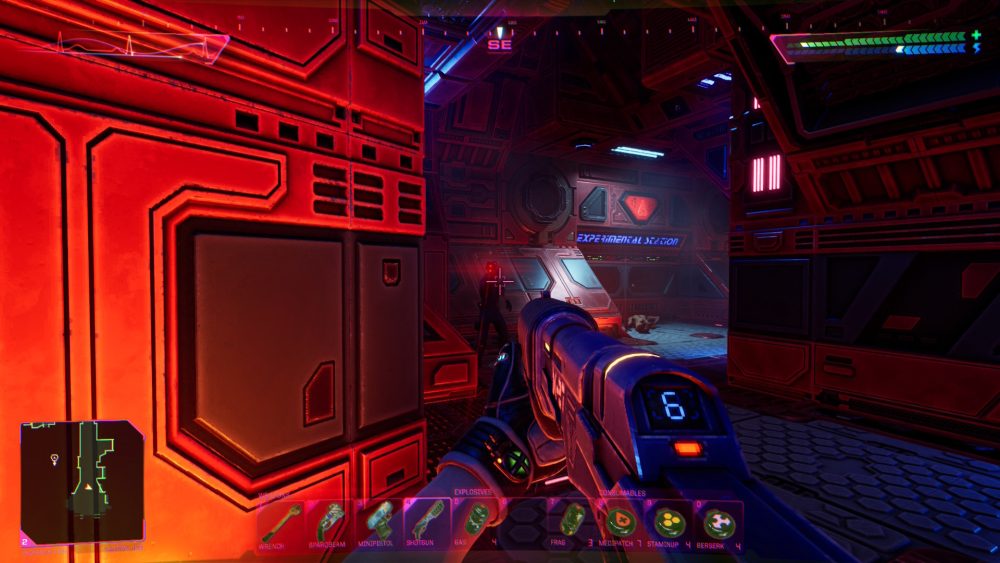Screen dimensions: 1000x563
Task: Equip the Sparqbeam weapon slot
Action: click(x=330, y=523)
